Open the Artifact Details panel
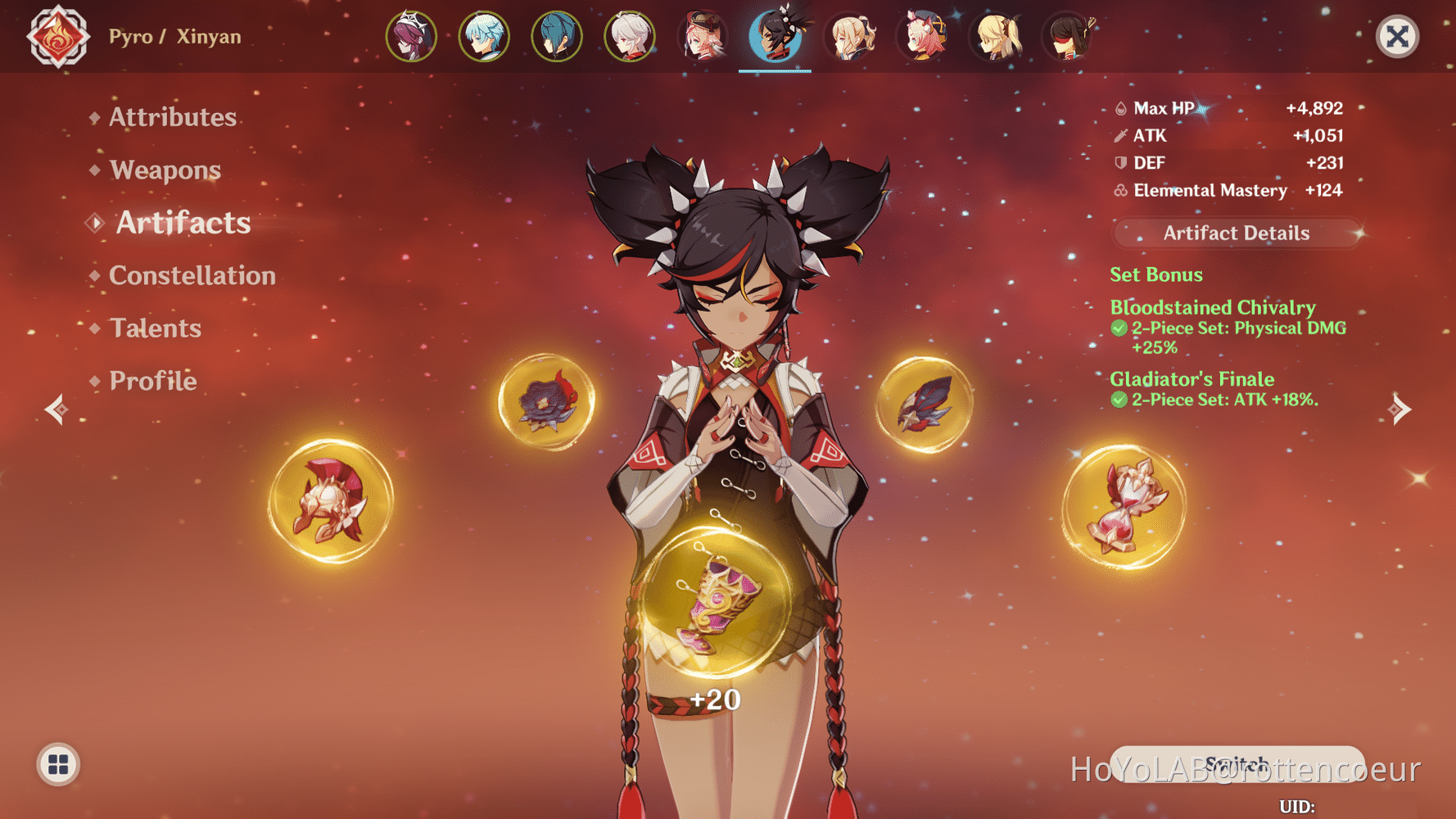 point(1236,233)
